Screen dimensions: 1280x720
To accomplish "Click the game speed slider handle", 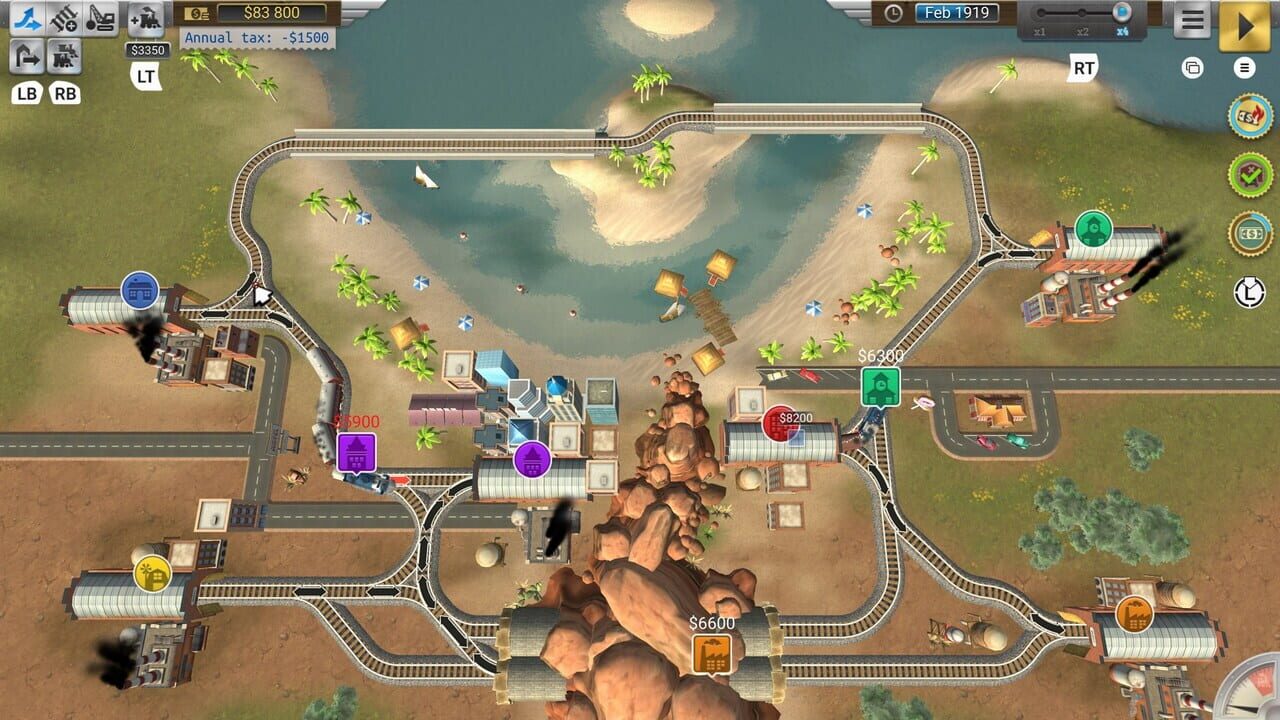I will pyautogui.click(x=1122, y=13).
